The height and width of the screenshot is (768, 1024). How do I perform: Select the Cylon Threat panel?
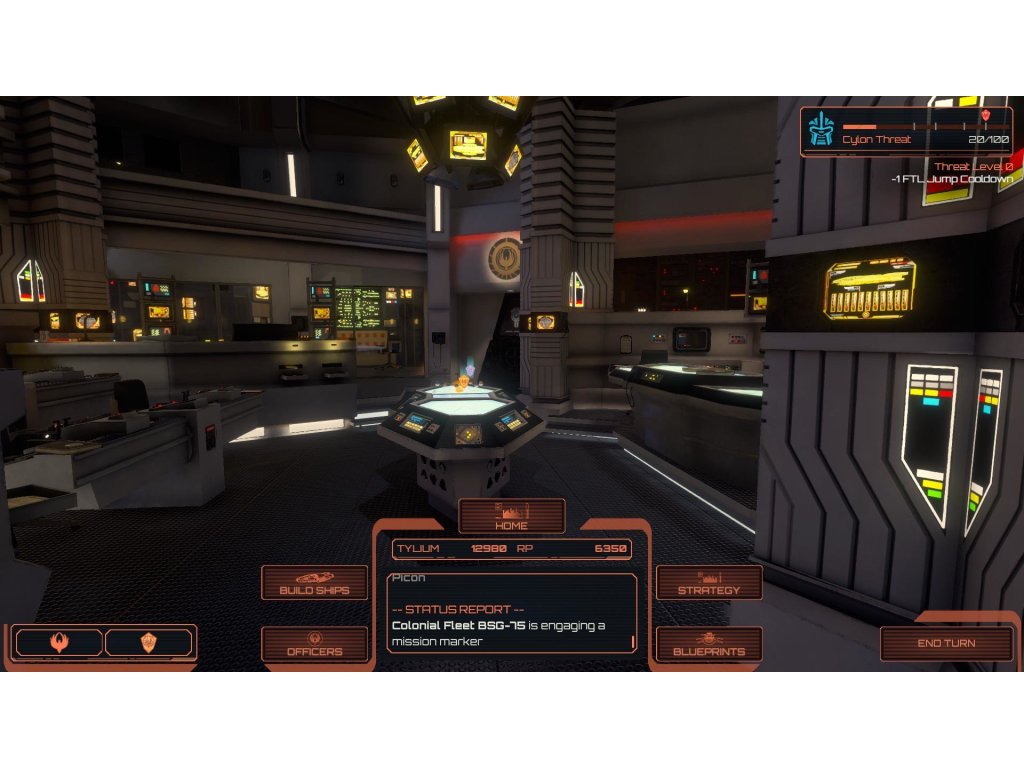906,132
